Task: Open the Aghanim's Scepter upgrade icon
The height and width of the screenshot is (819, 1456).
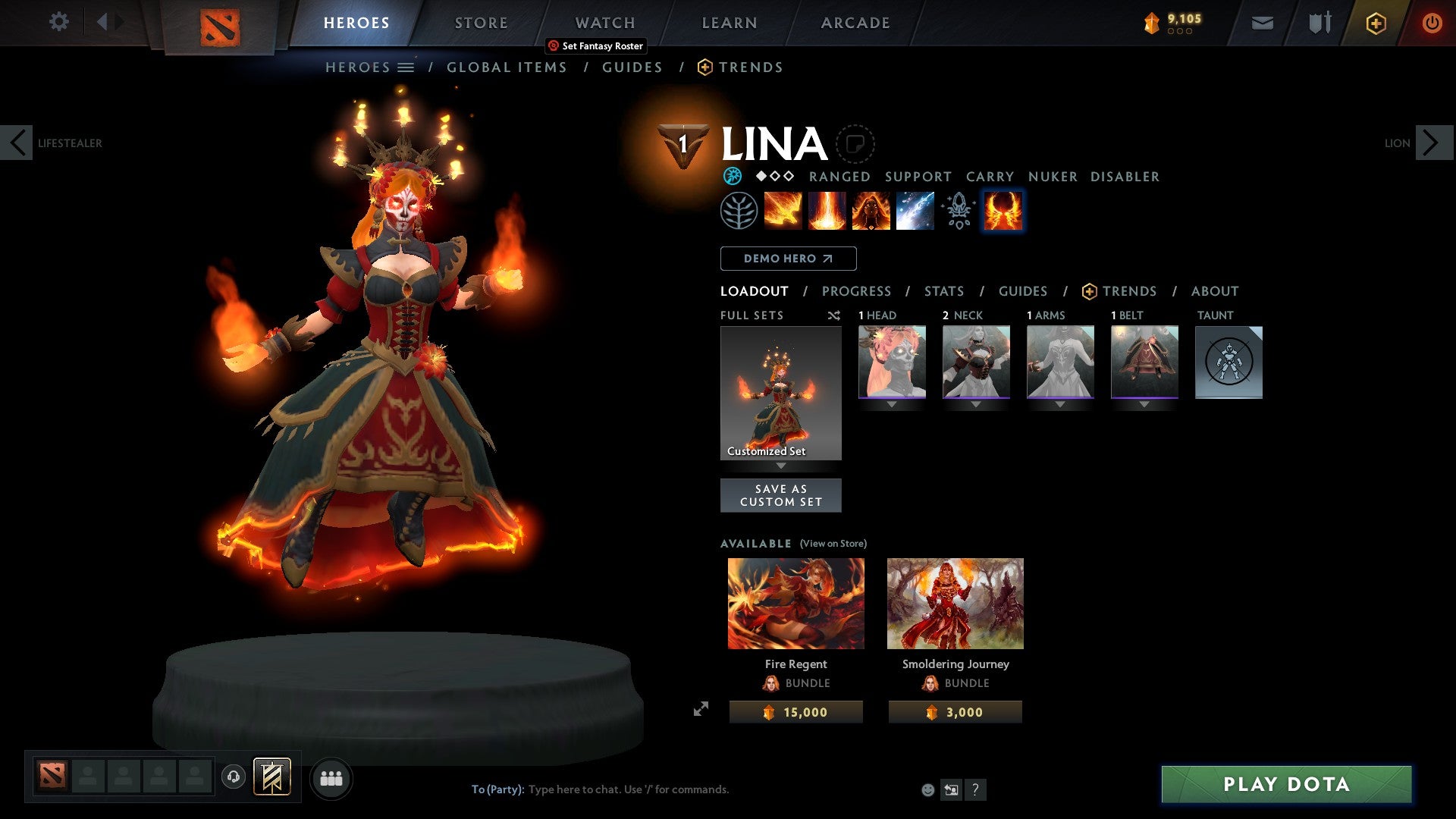Action: point(959,210)
